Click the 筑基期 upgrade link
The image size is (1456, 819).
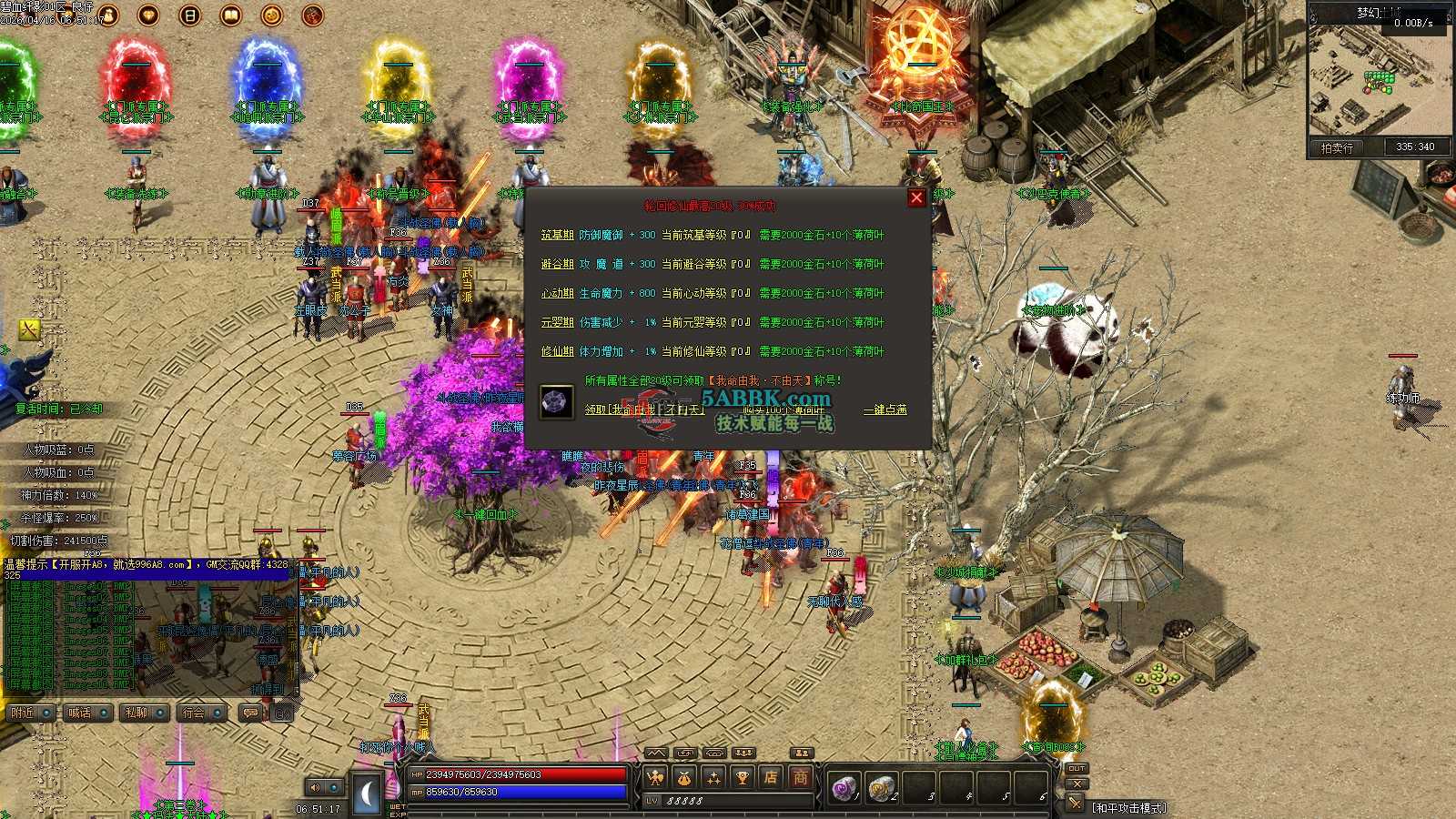pos(557,235)
